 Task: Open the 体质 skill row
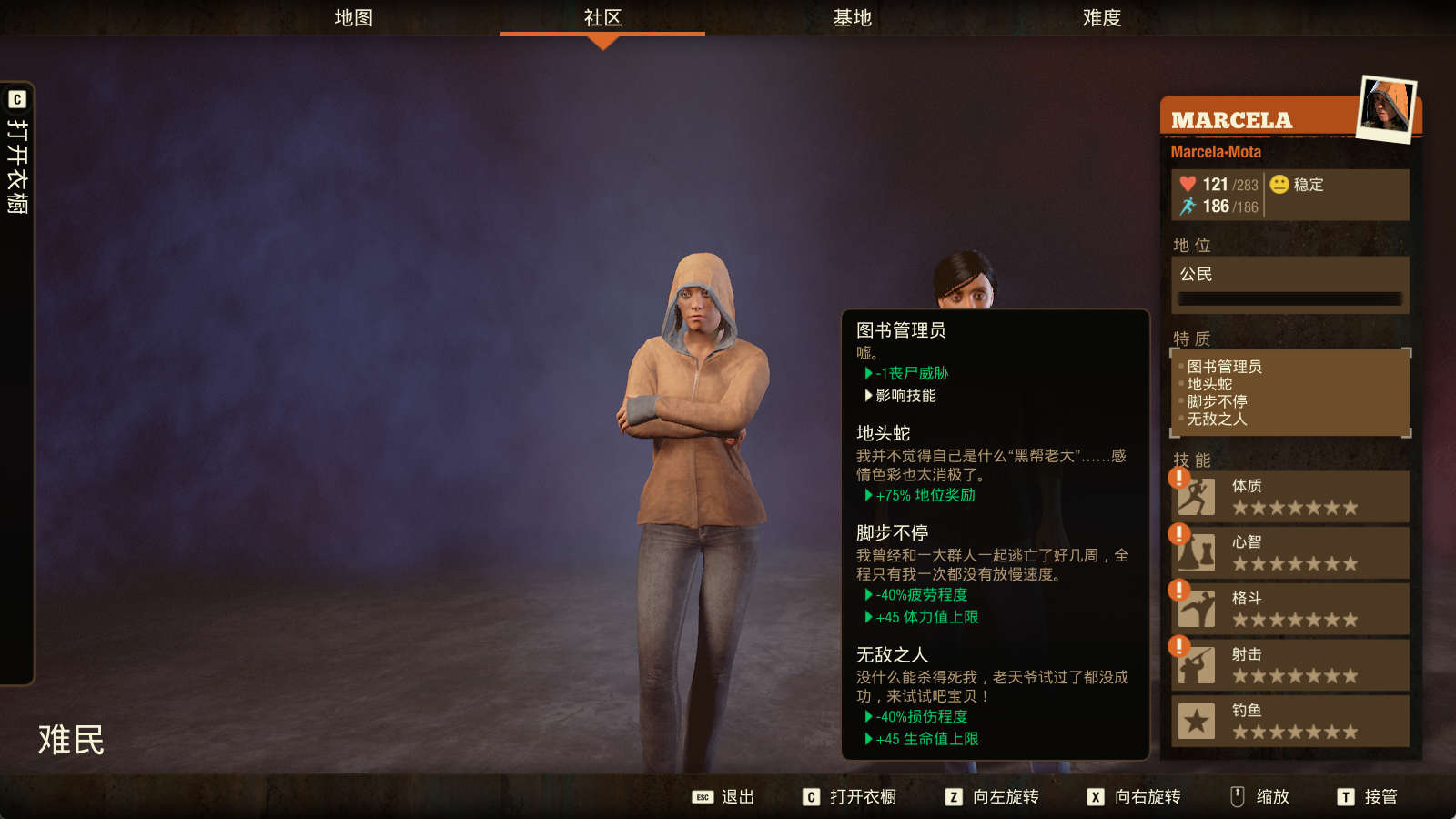pos(1289,497)
